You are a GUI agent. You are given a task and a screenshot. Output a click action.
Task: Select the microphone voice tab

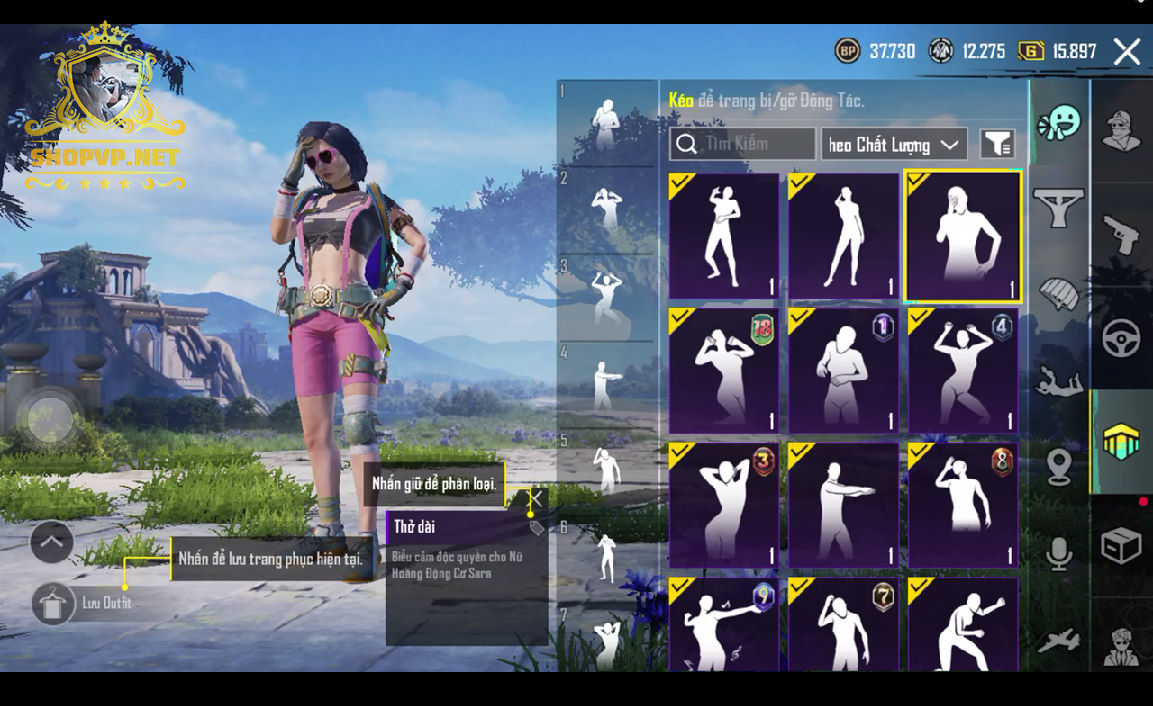1059,553
